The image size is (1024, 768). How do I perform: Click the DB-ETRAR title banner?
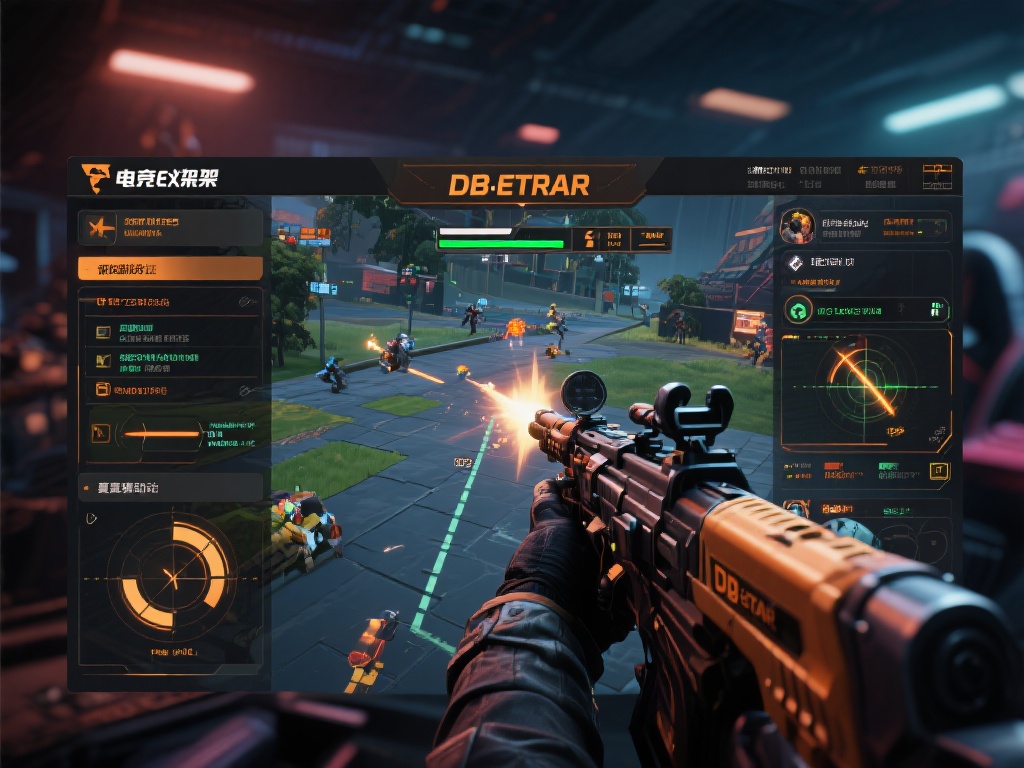(518, 185)
